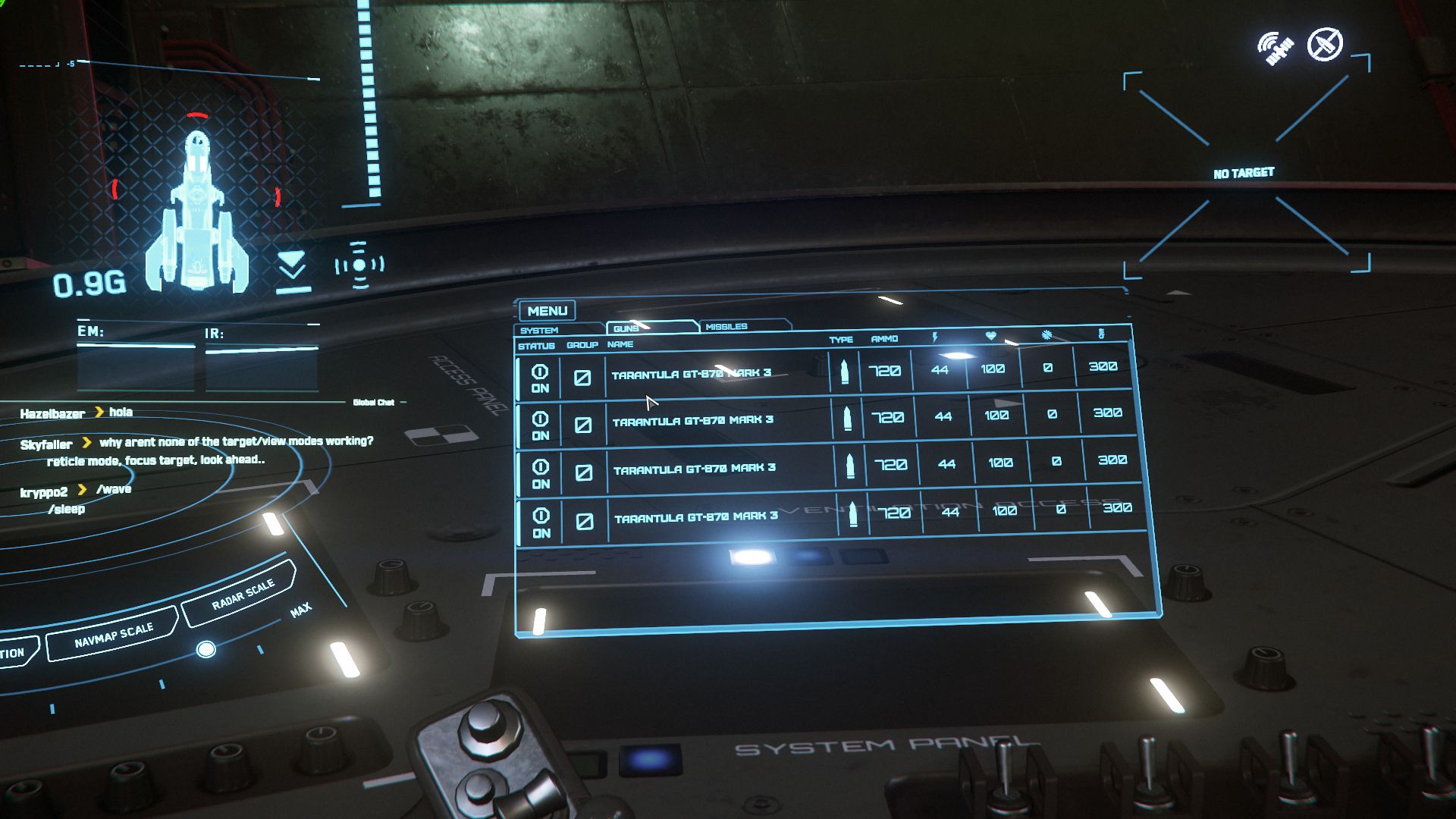This screenshot has height=819, width=1456.
Task: Choose the NAVMAP SCALE button
Action: (114, 635)
